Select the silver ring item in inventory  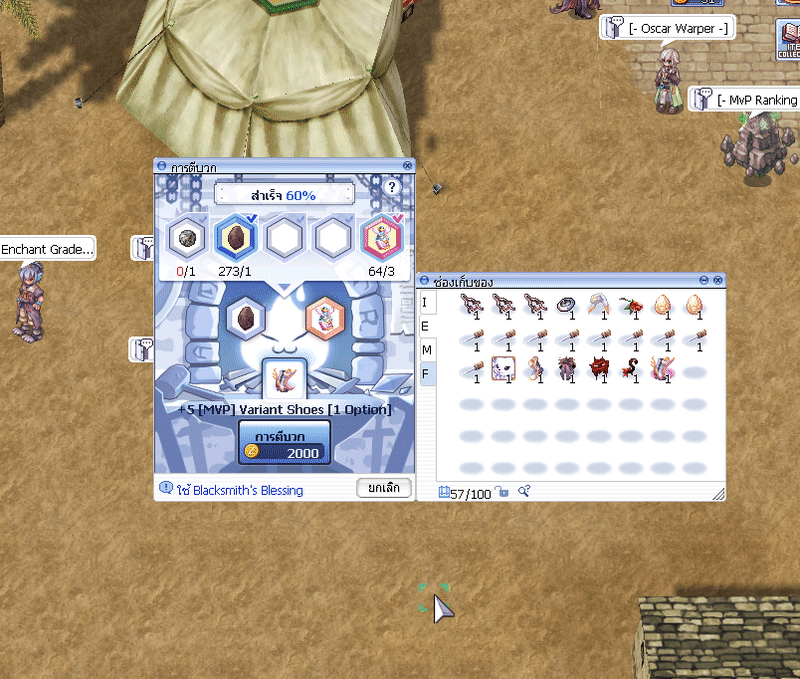(x=564, y=304)
